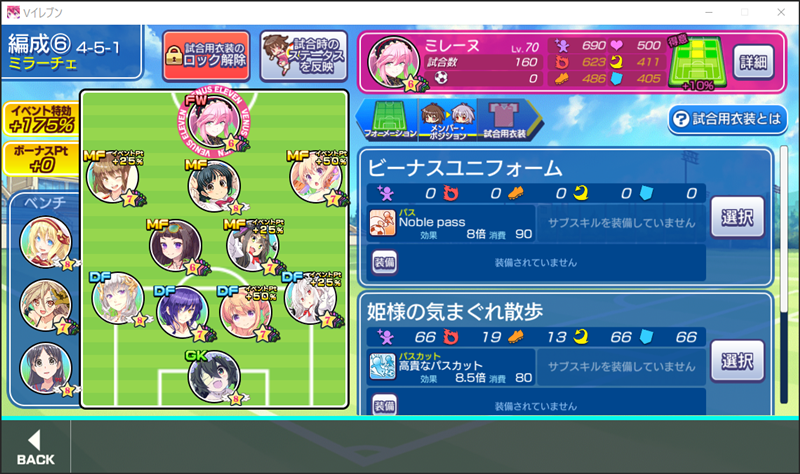Close the game window
The width and height of the screenshot is (800, 474).
coord(776,12)
